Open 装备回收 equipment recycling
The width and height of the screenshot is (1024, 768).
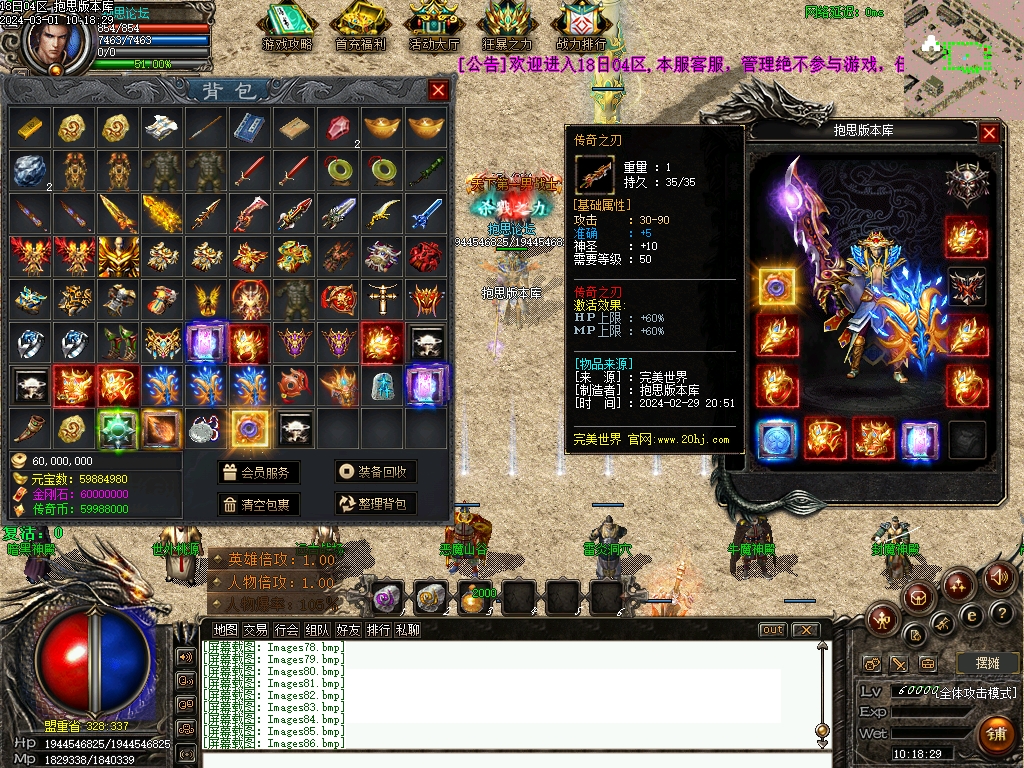[375, 473]
